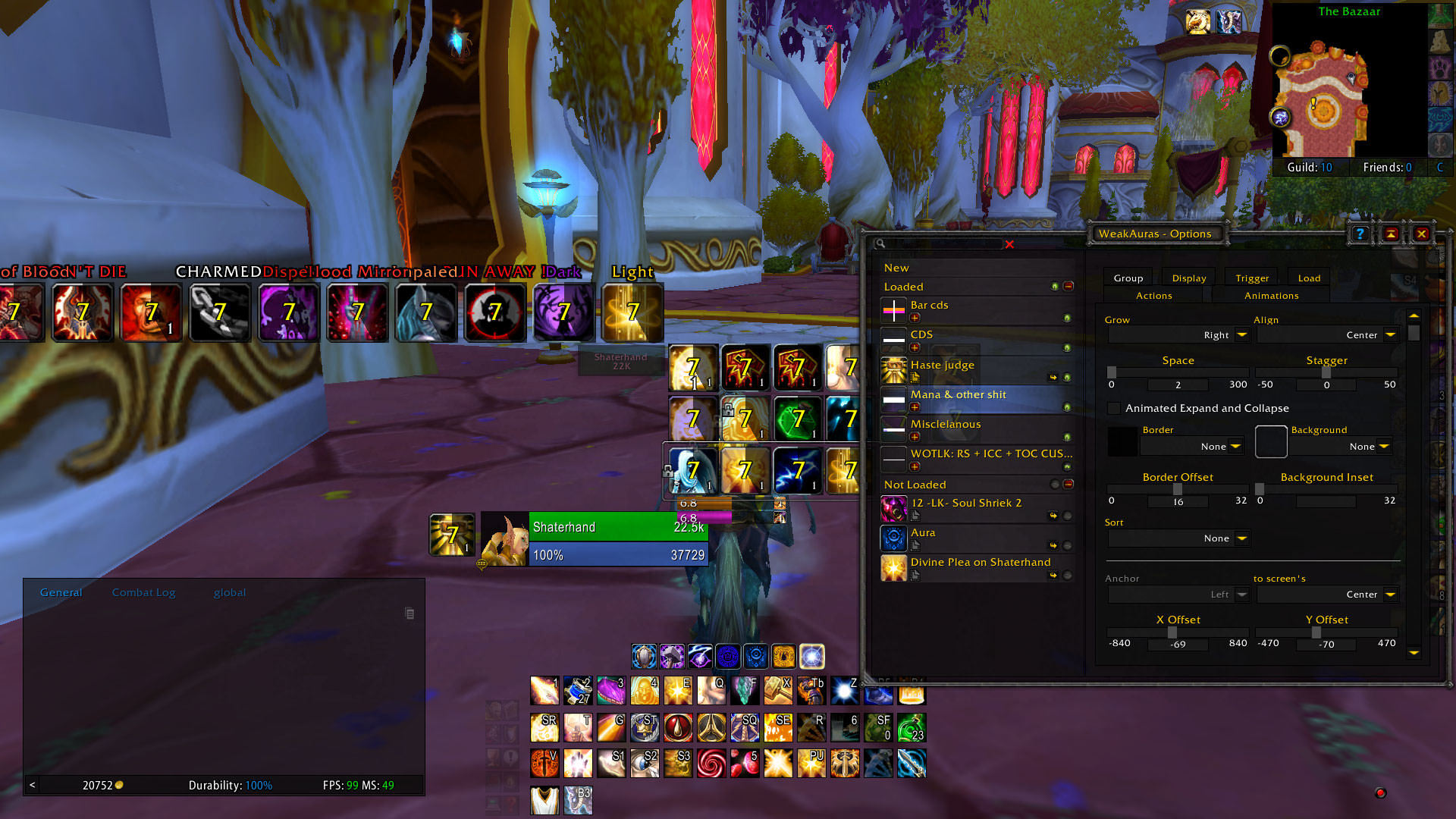Click the Aura display thumbnail under Not Loaded
The image size is (1456, 819).
[893, 538]
